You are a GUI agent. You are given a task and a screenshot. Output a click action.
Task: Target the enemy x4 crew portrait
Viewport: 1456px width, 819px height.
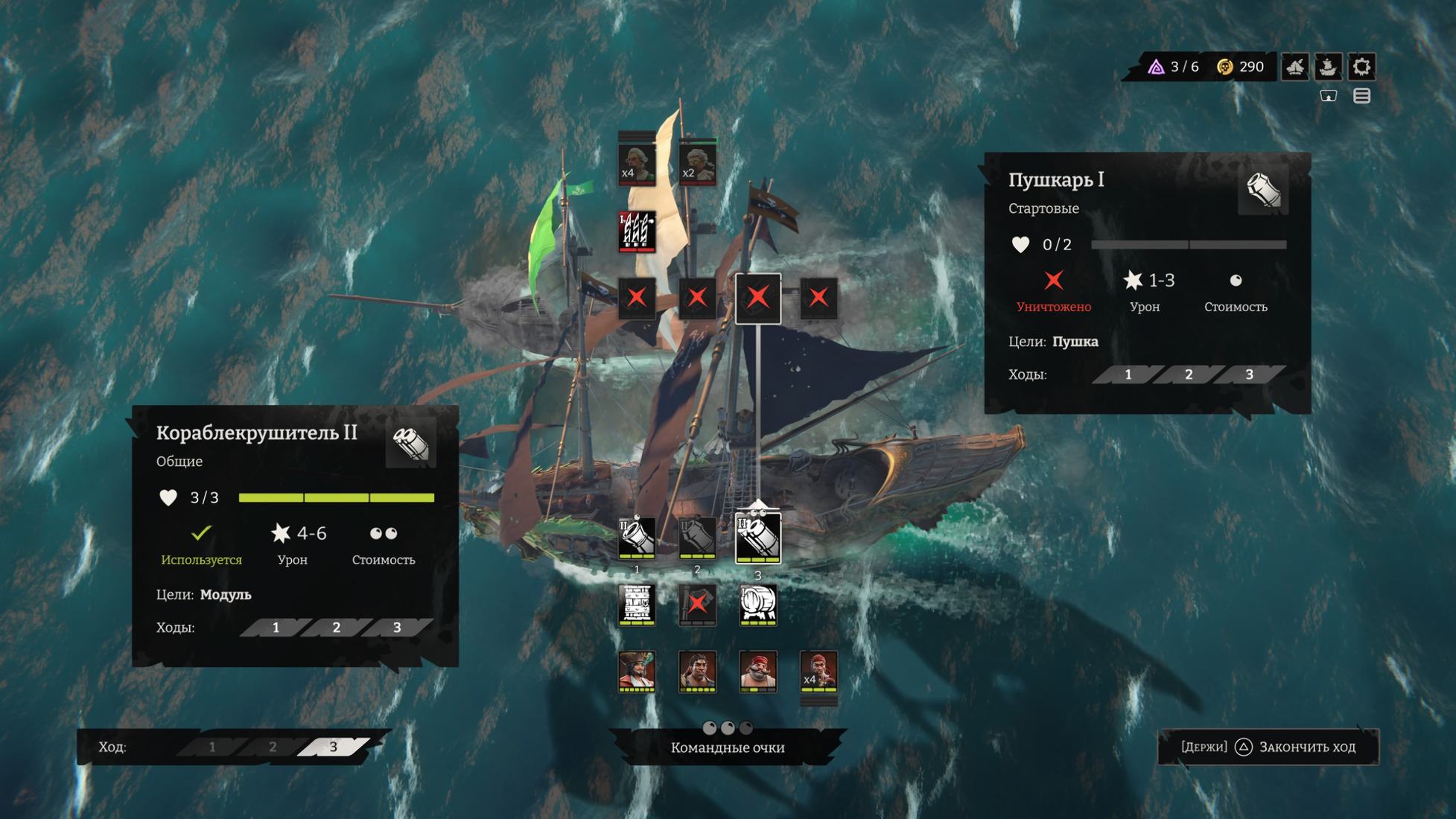(637, 163)
